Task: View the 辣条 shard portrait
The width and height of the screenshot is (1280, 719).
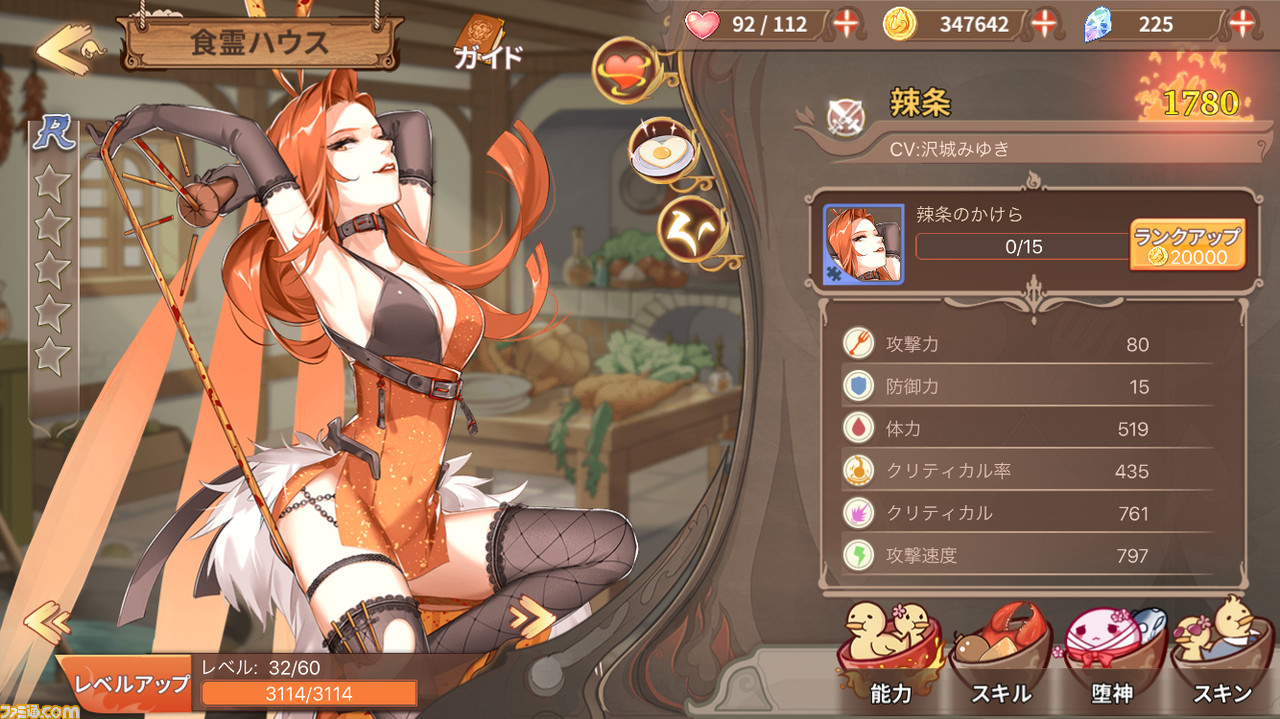Action: coord(863,245)
